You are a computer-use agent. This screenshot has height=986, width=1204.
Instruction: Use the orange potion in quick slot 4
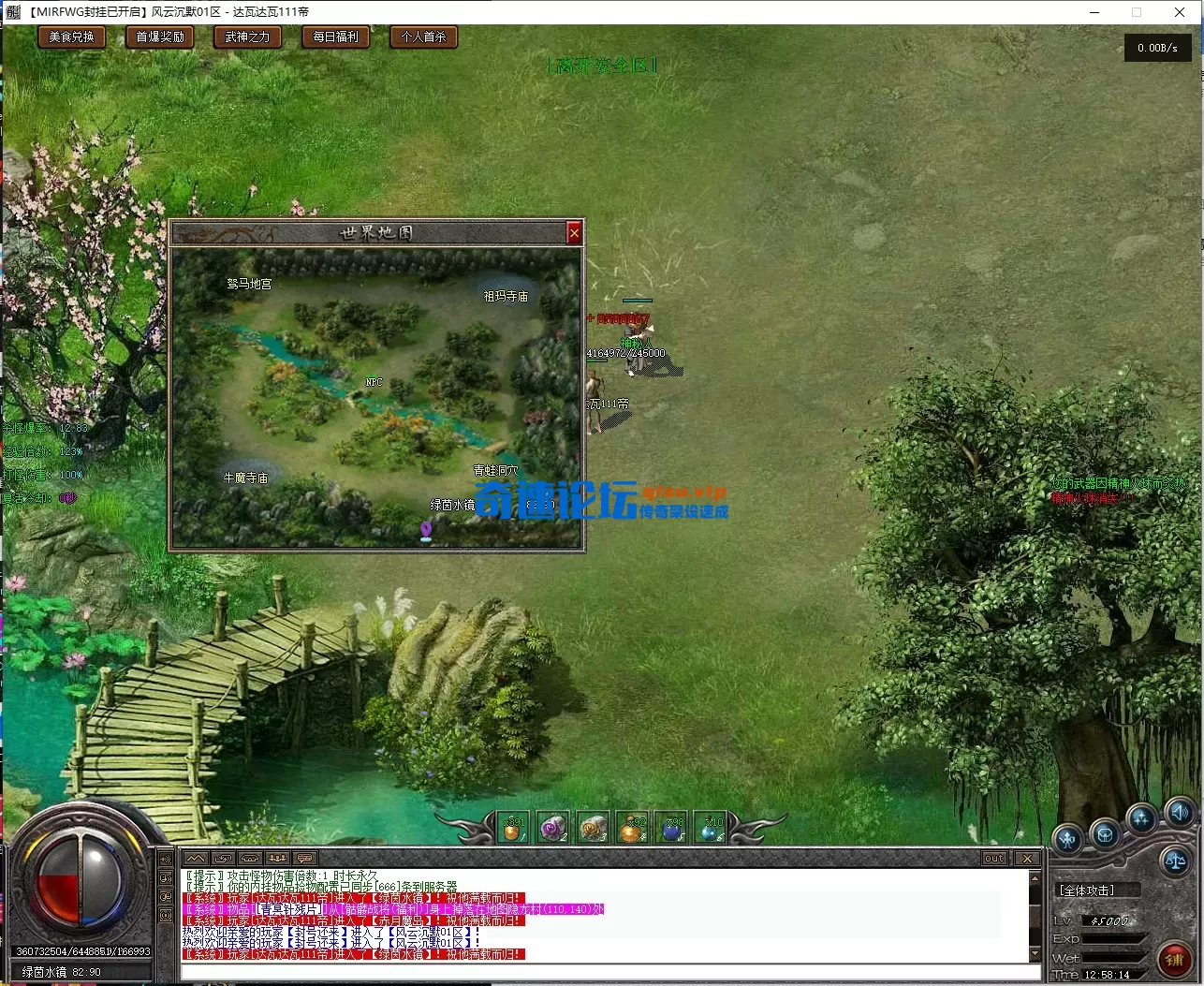click(x=634, y=829)
